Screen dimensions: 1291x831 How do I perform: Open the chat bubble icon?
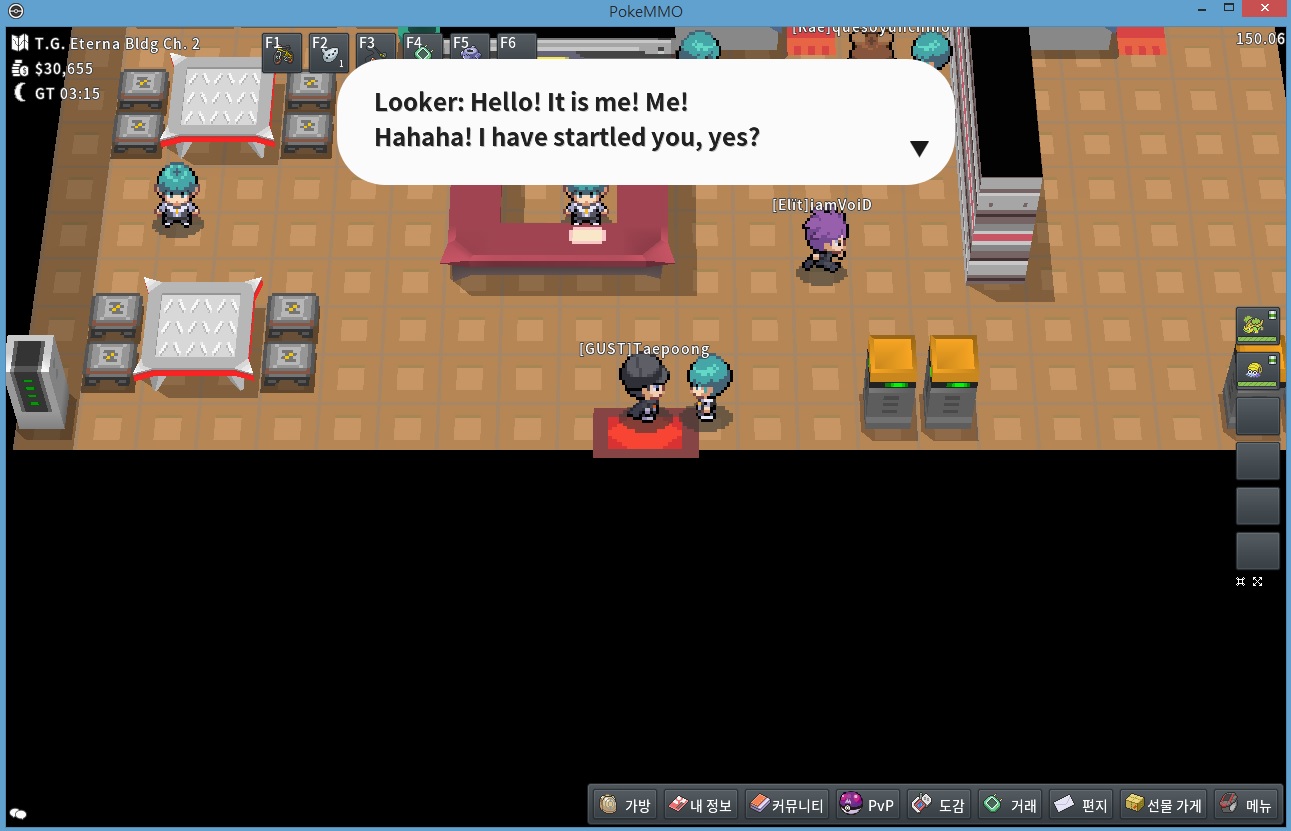[18, 814]
